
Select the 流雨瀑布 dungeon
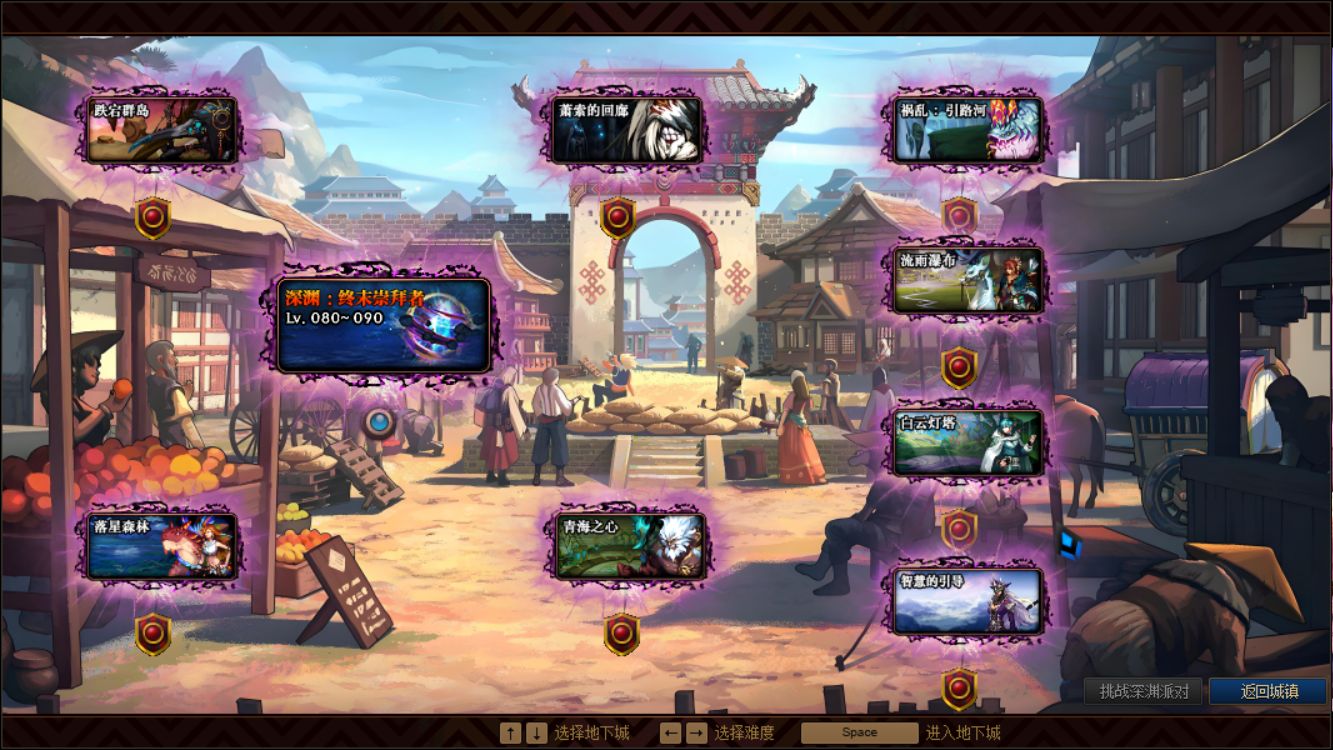pyautogui.click(x=968, y=280)
